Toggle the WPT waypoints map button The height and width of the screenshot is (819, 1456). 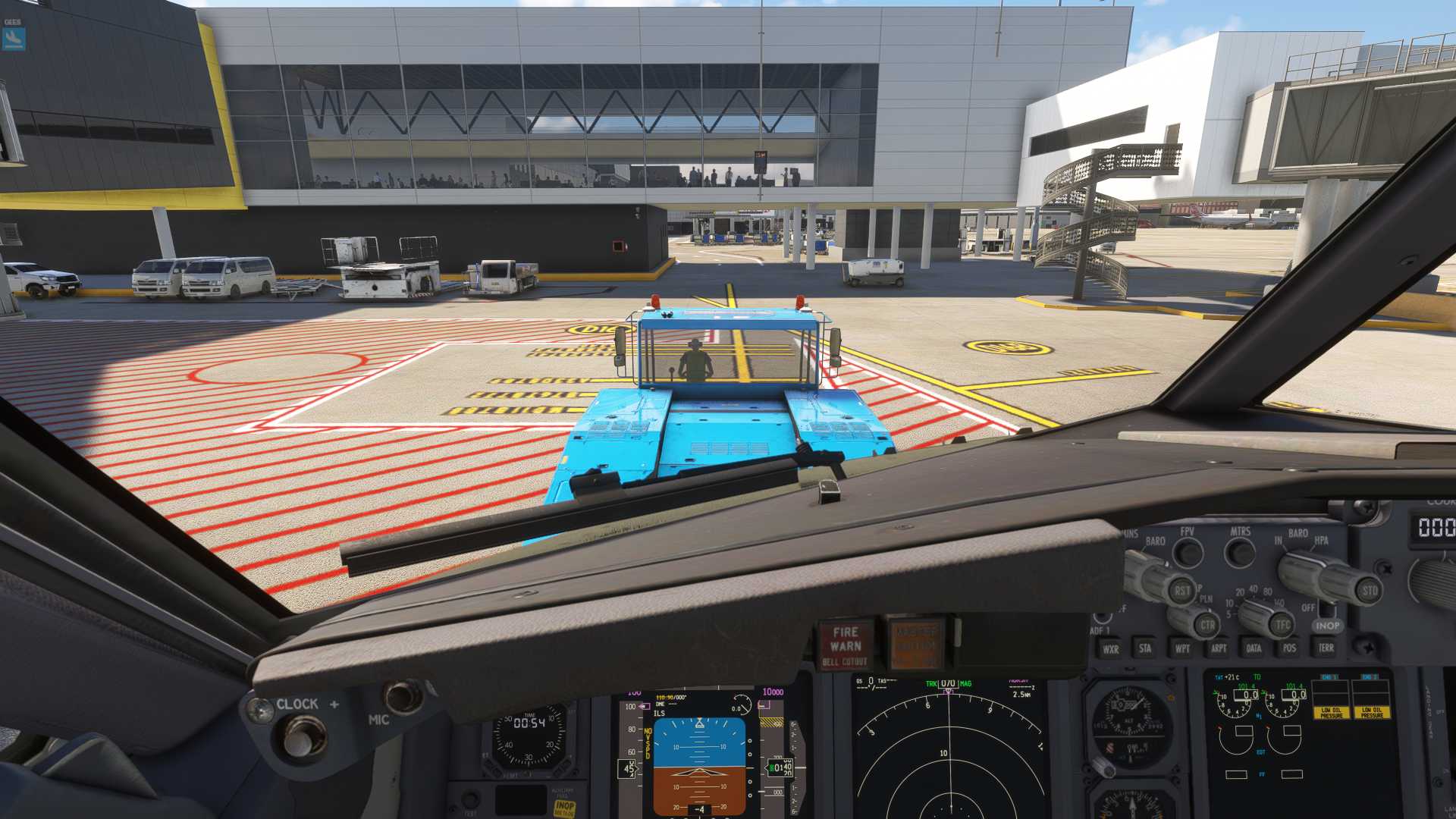(1182, 648)
